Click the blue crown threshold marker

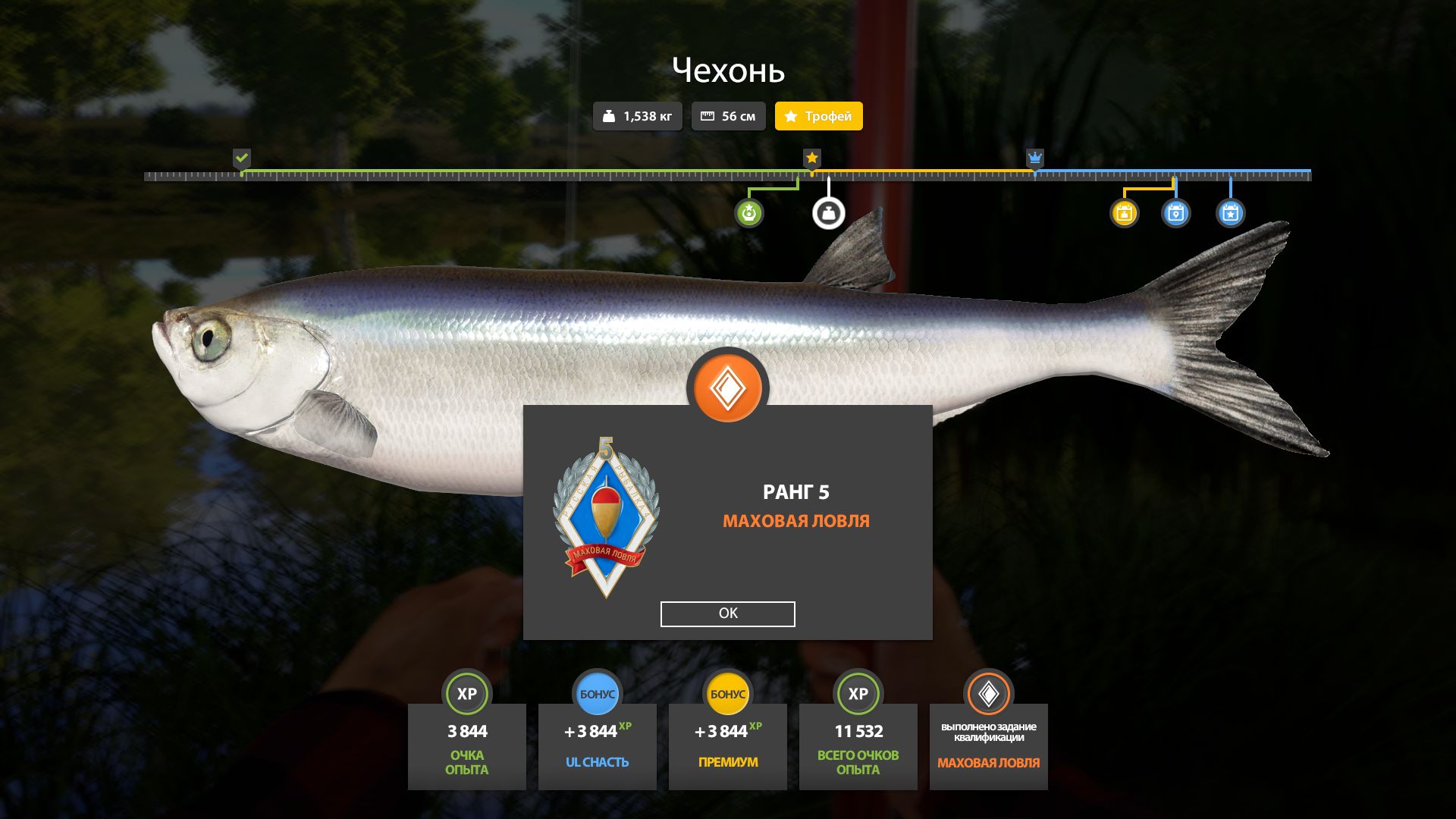coord(1034,158)
